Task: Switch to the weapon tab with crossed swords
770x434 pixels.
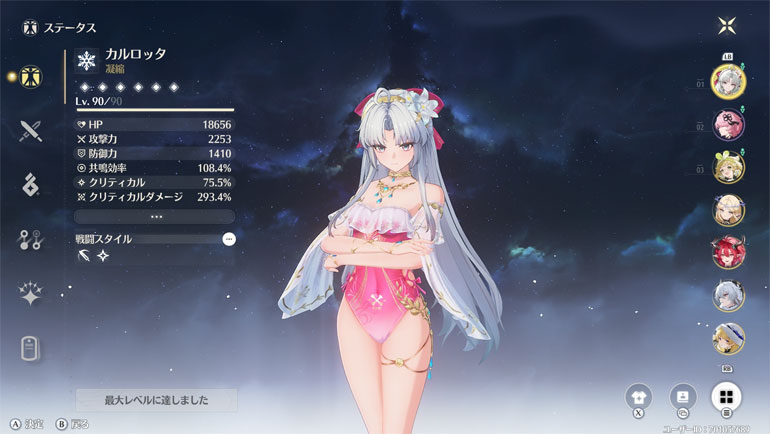Action: pyautogui.click(x=31, y=130)
